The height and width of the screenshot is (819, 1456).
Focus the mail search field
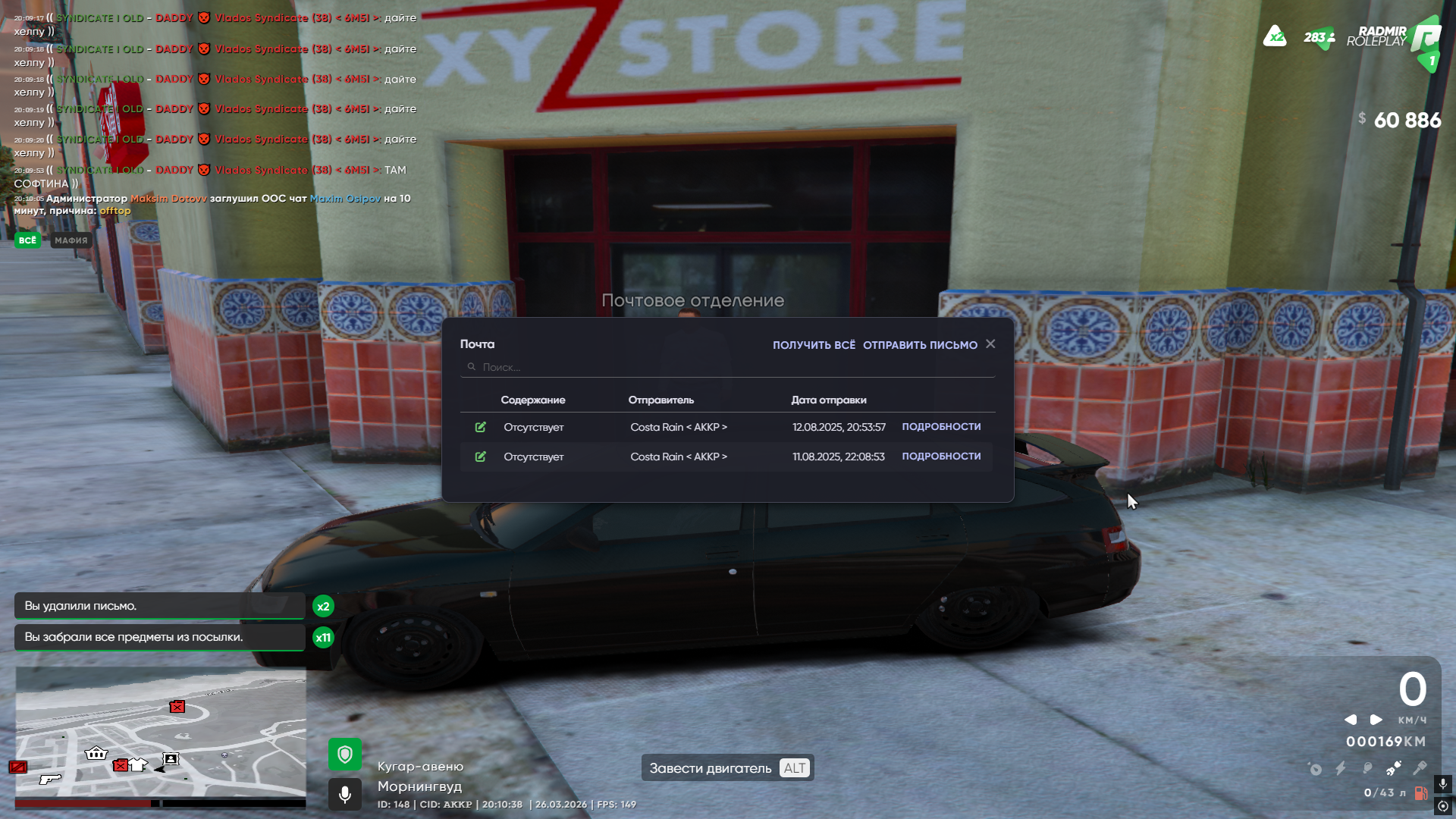point(728,367)
